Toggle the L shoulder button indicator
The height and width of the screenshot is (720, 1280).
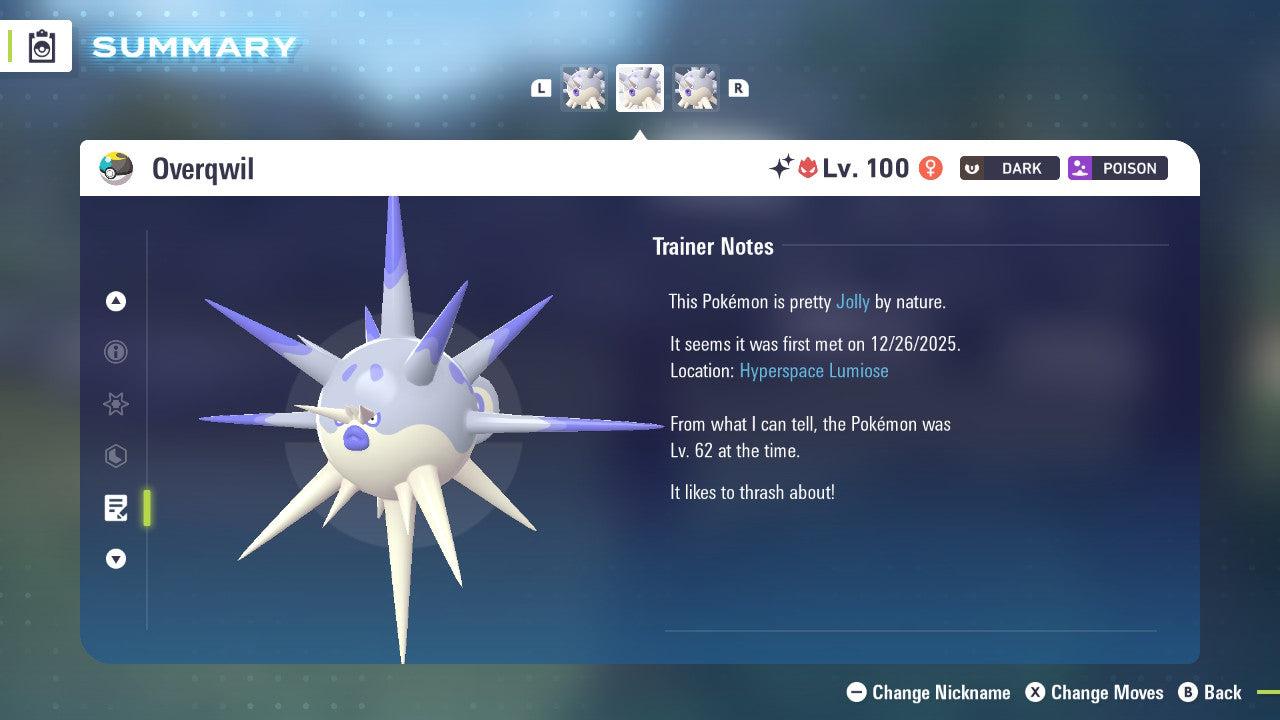(541, 88)
